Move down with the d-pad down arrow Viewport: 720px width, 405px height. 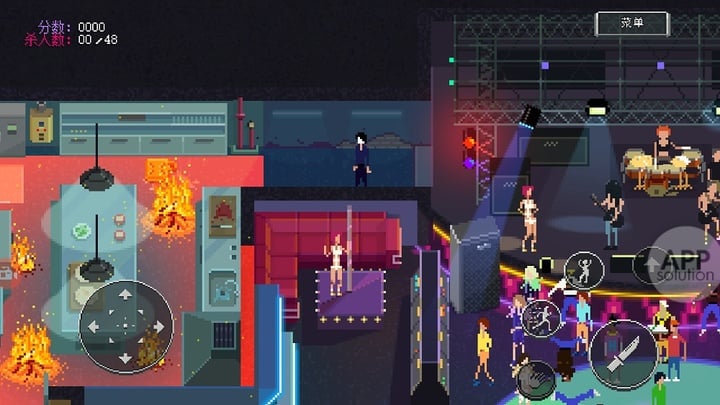point(125,357)
